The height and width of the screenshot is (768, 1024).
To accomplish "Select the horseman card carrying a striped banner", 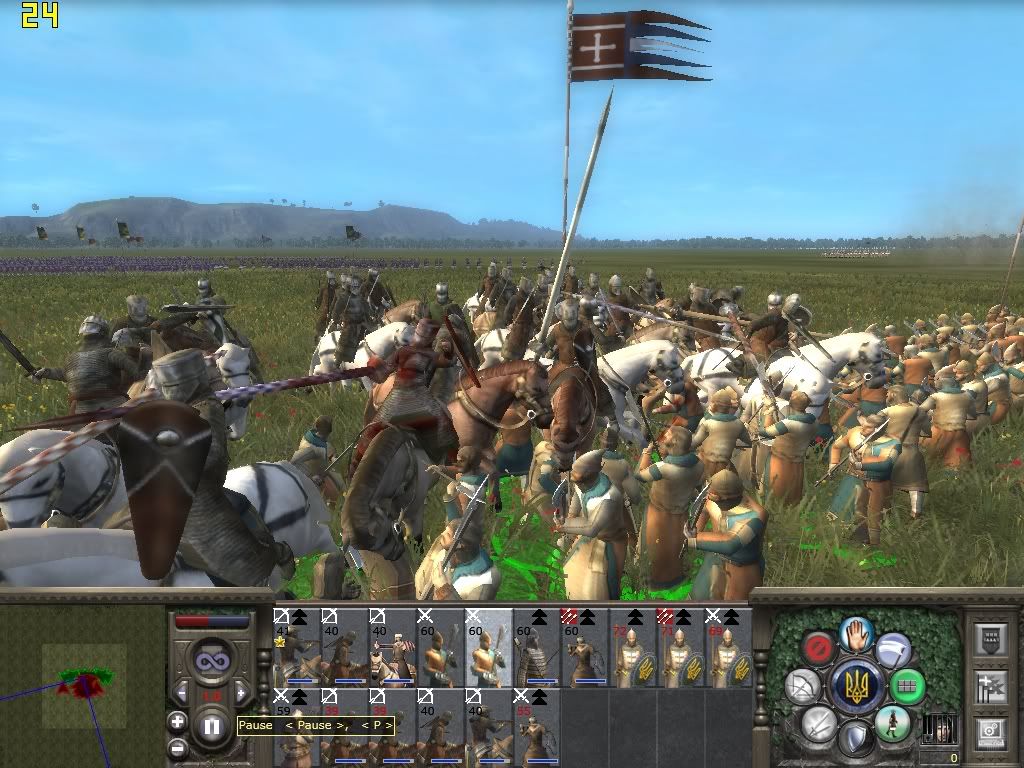I will pyautogui.click(x=393, y=647).
